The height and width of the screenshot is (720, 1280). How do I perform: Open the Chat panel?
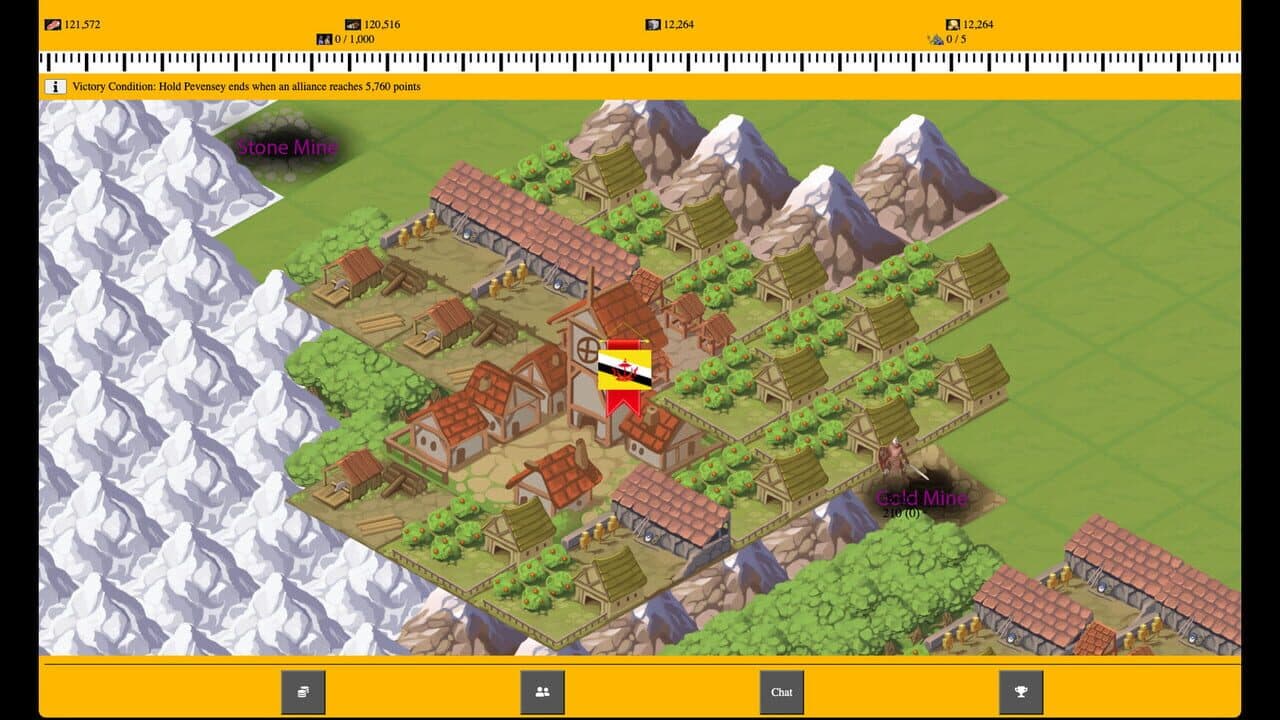point(780,691)
